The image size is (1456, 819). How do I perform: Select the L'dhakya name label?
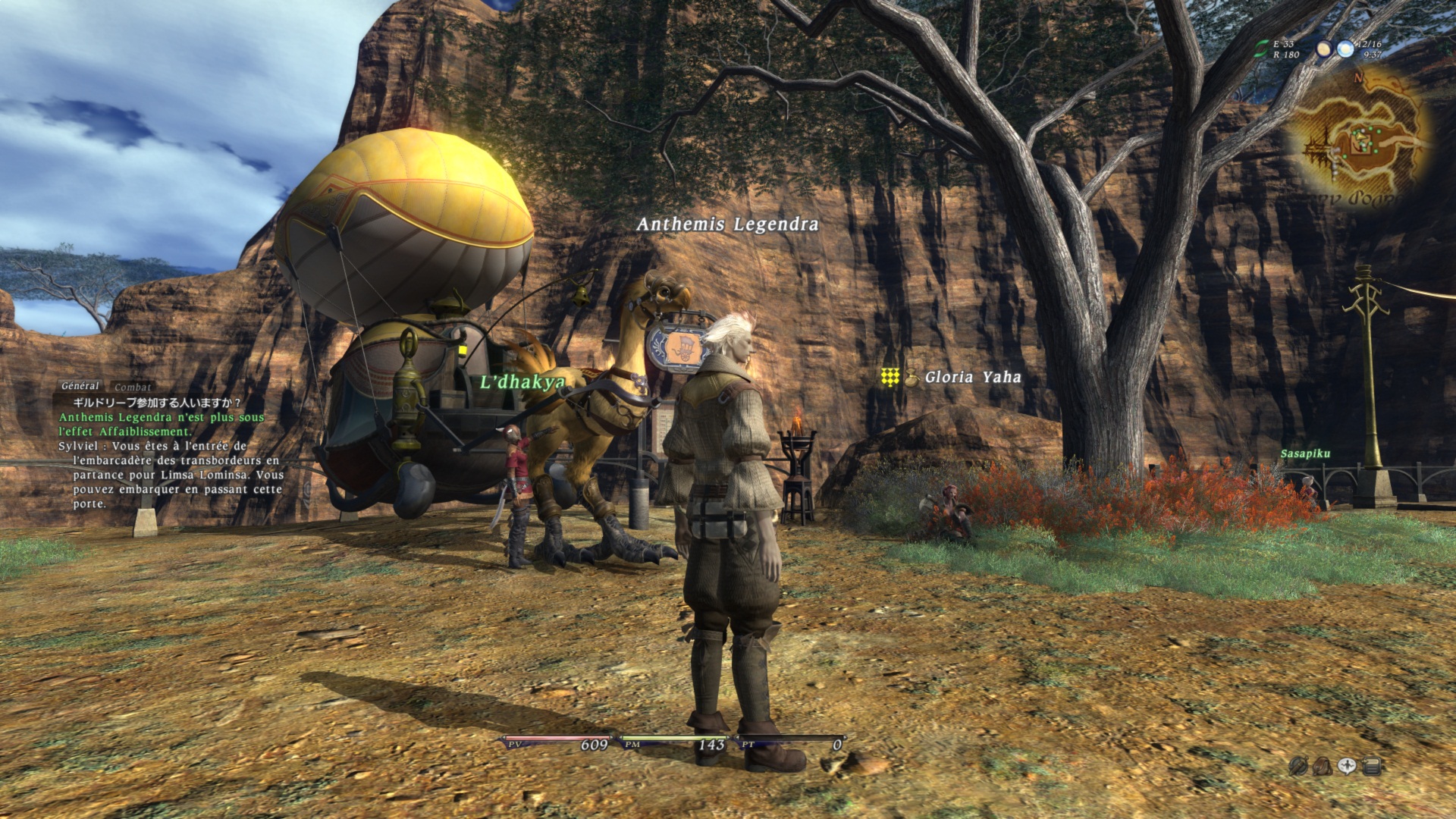[522, 382]
